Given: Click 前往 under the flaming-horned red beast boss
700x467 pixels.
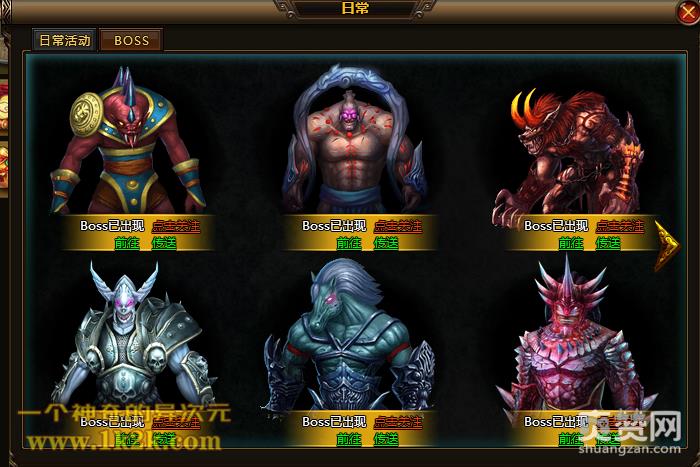Looking at the screenshot, I should [x=571, y=243].
